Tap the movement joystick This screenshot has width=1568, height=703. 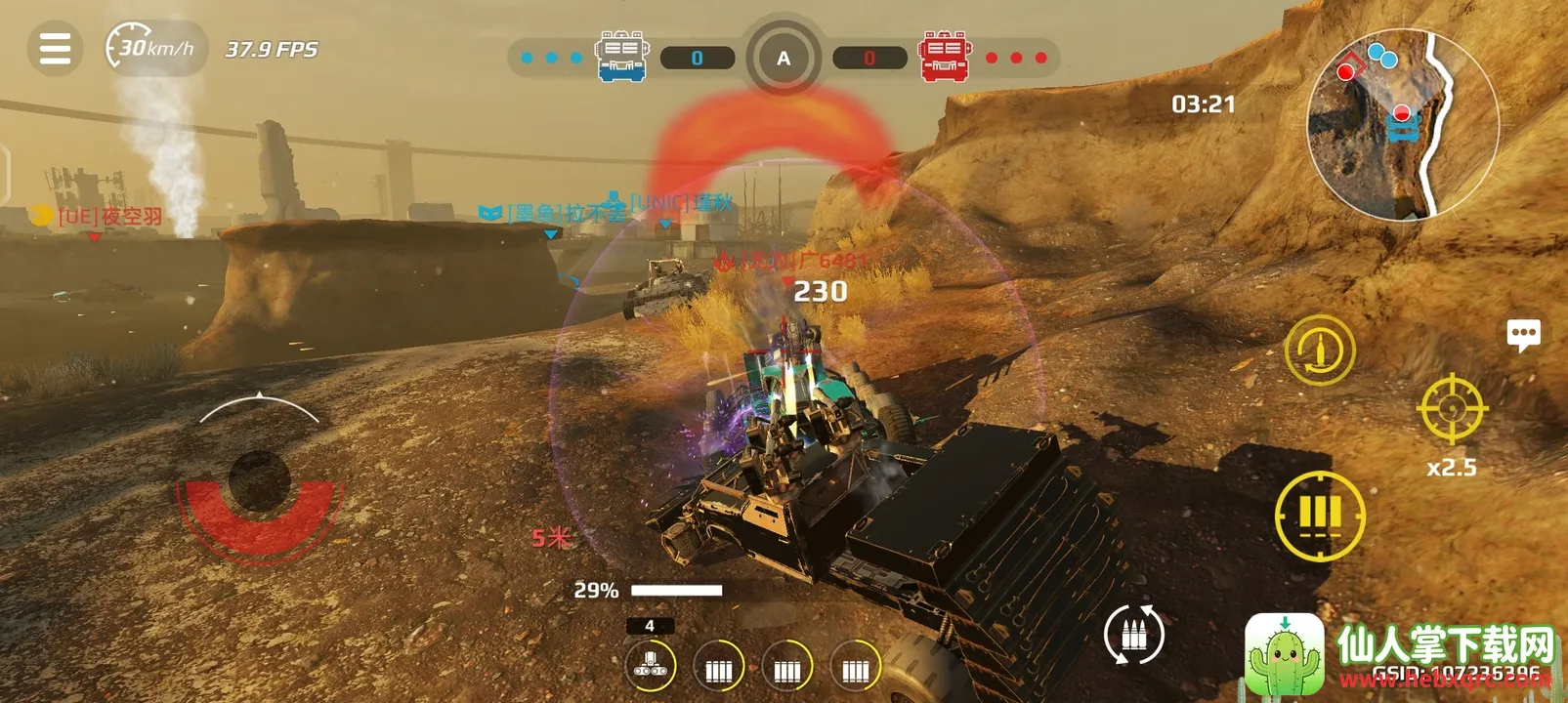pyautogui.click(x=259, y=480)
